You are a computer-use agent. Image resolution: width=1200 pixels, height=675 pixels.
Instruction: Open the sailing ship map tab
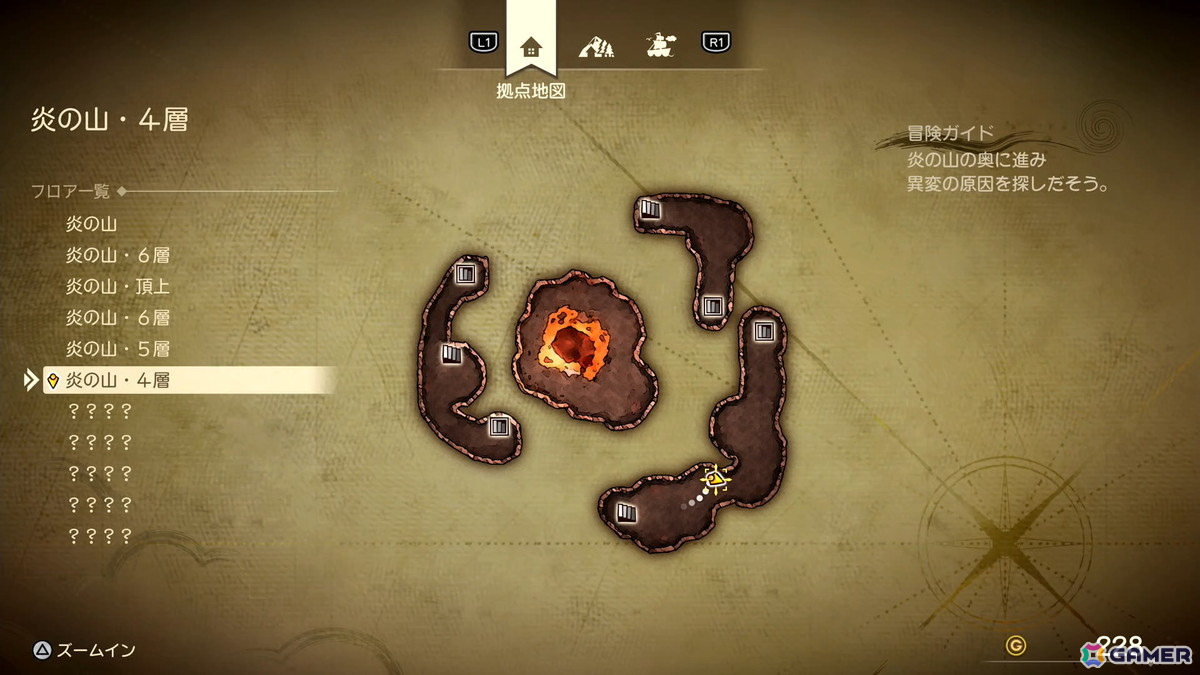(658, 44)
